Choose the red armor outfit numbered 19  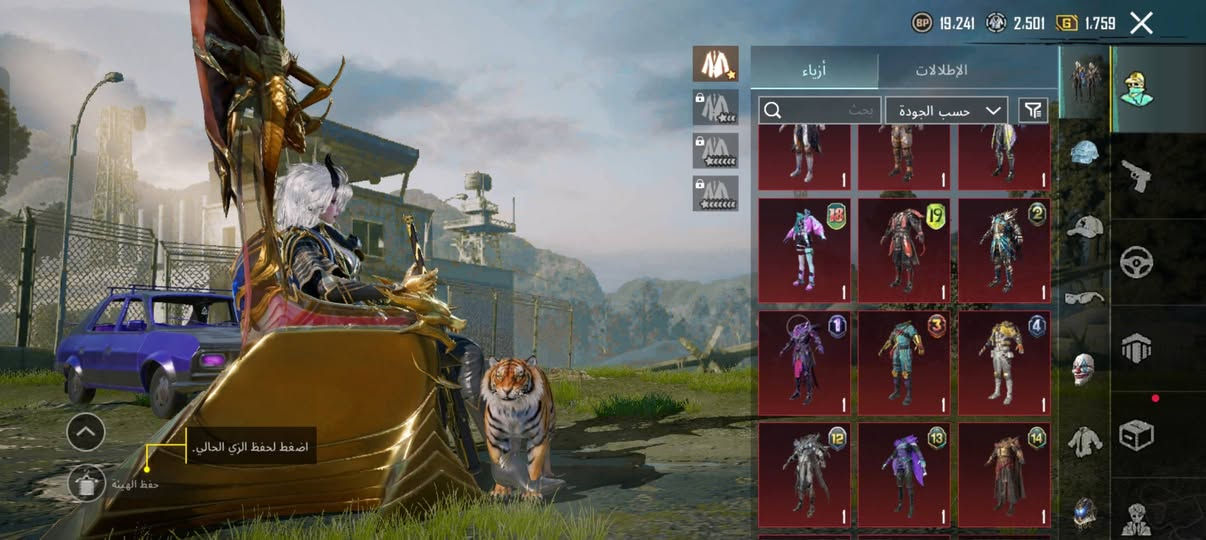[x=904, y=251]
